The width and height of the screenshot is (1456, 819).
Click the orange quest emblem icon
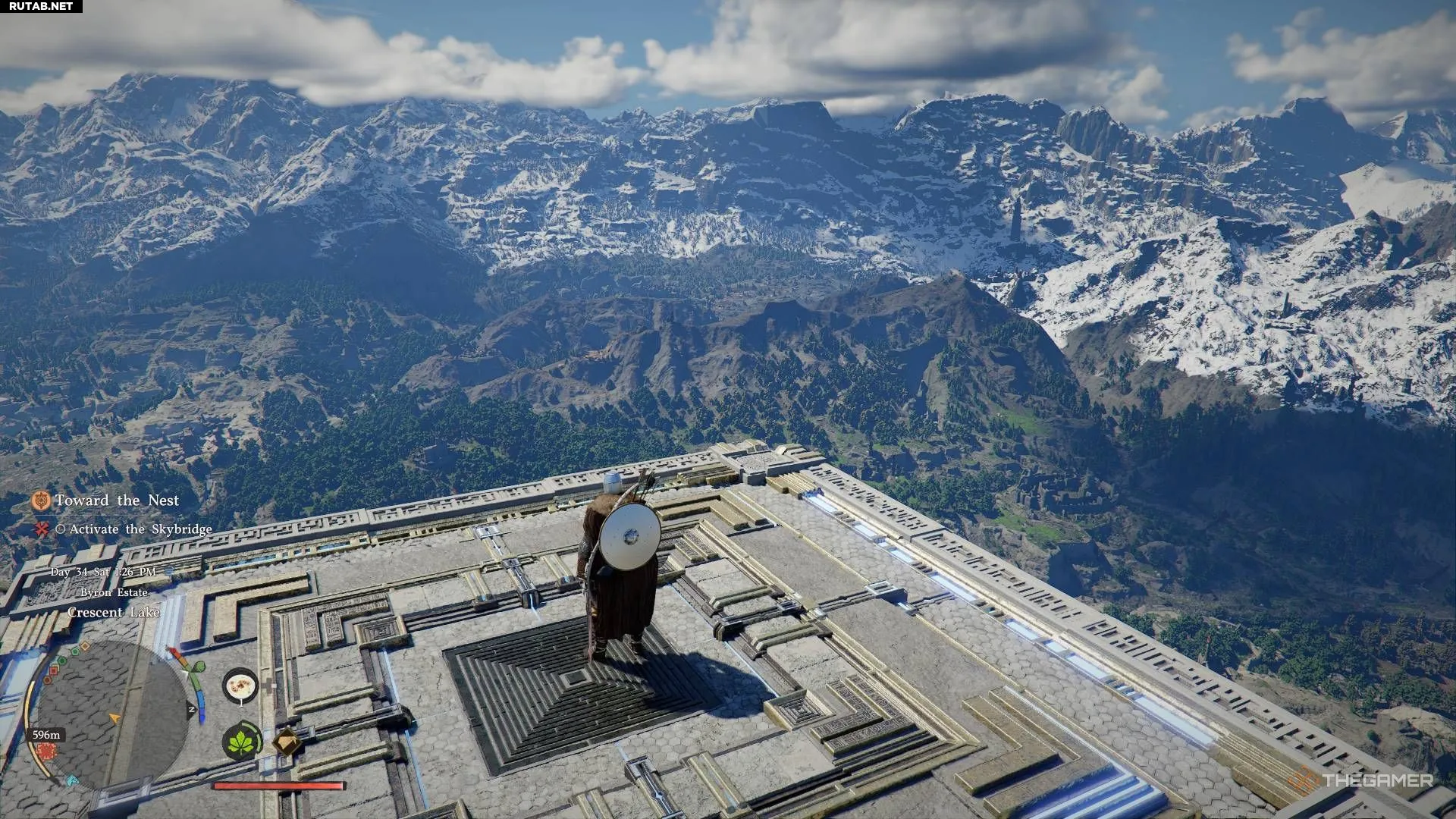pyautogui.click(x=41, y=500)
